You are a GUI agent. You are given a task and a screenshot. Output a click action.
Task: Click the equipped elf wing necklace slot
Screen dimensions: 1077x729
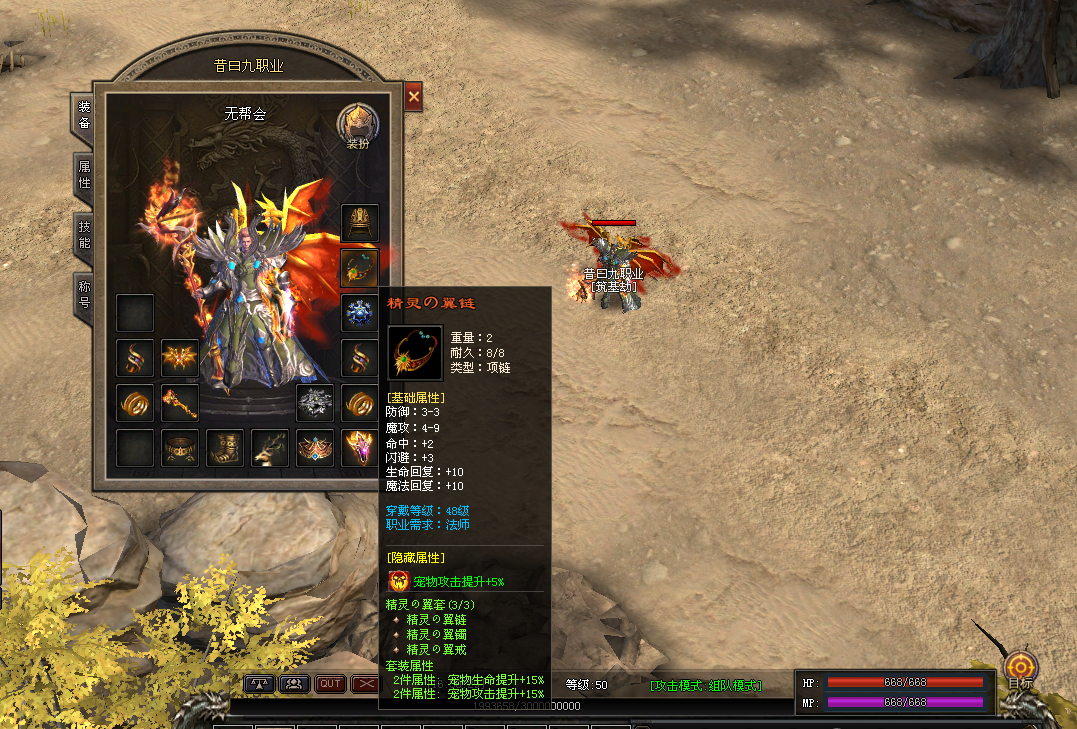click(x=359, y=267)
